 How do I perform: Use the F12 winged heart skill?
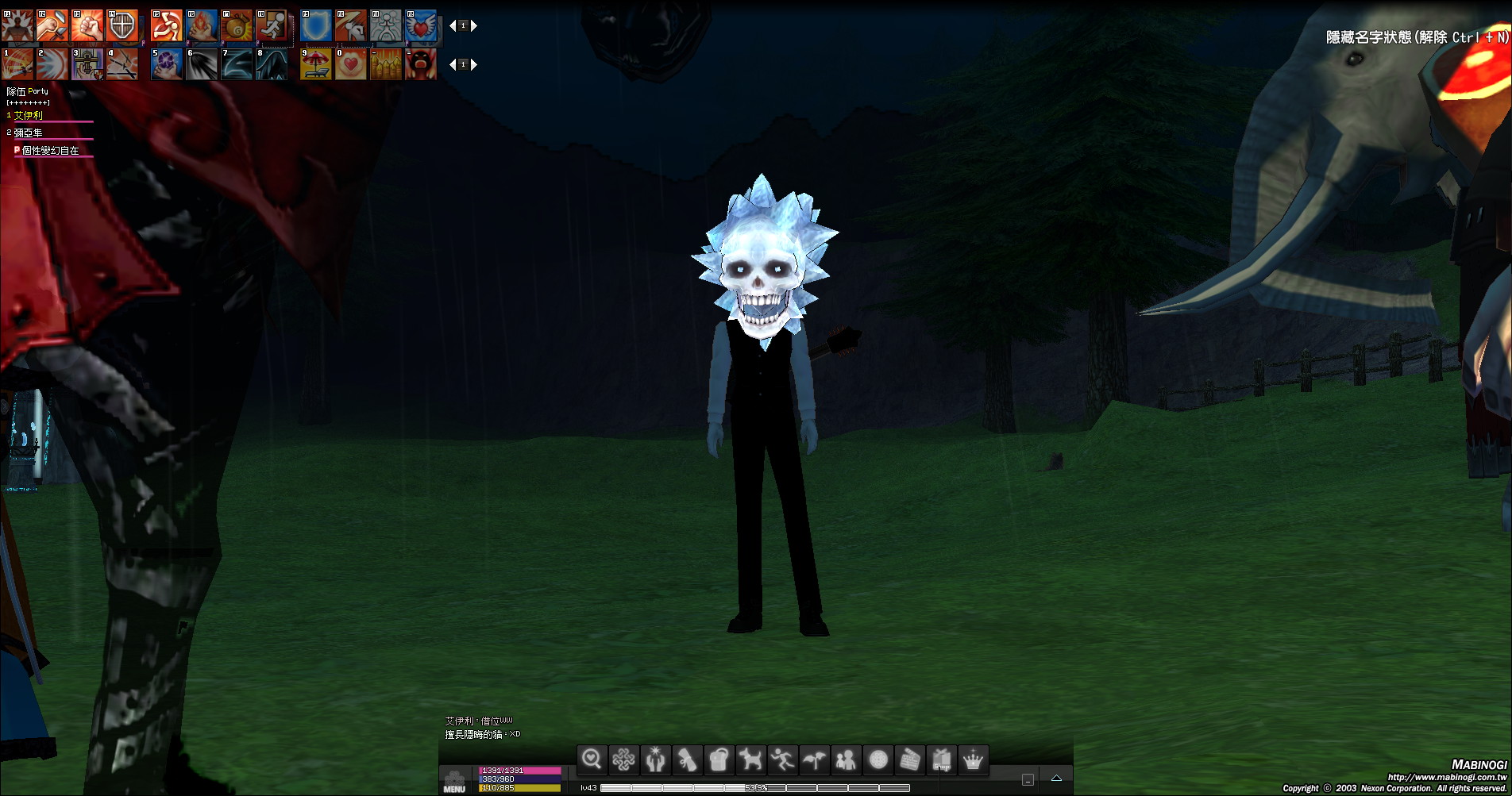click(x=421, y=26)
